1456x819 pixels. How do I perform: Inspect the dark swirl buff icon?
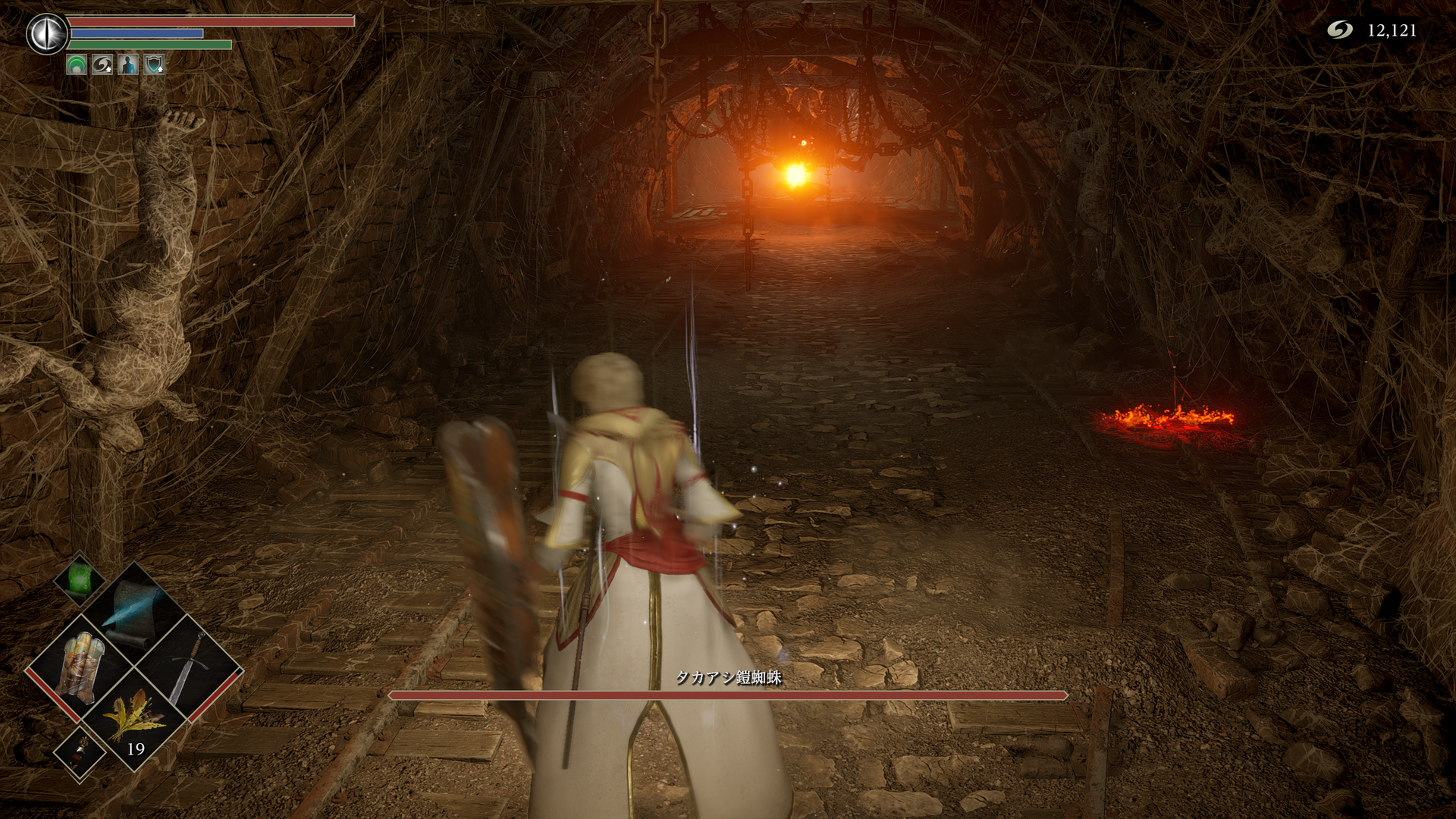(x=102, y=65)
